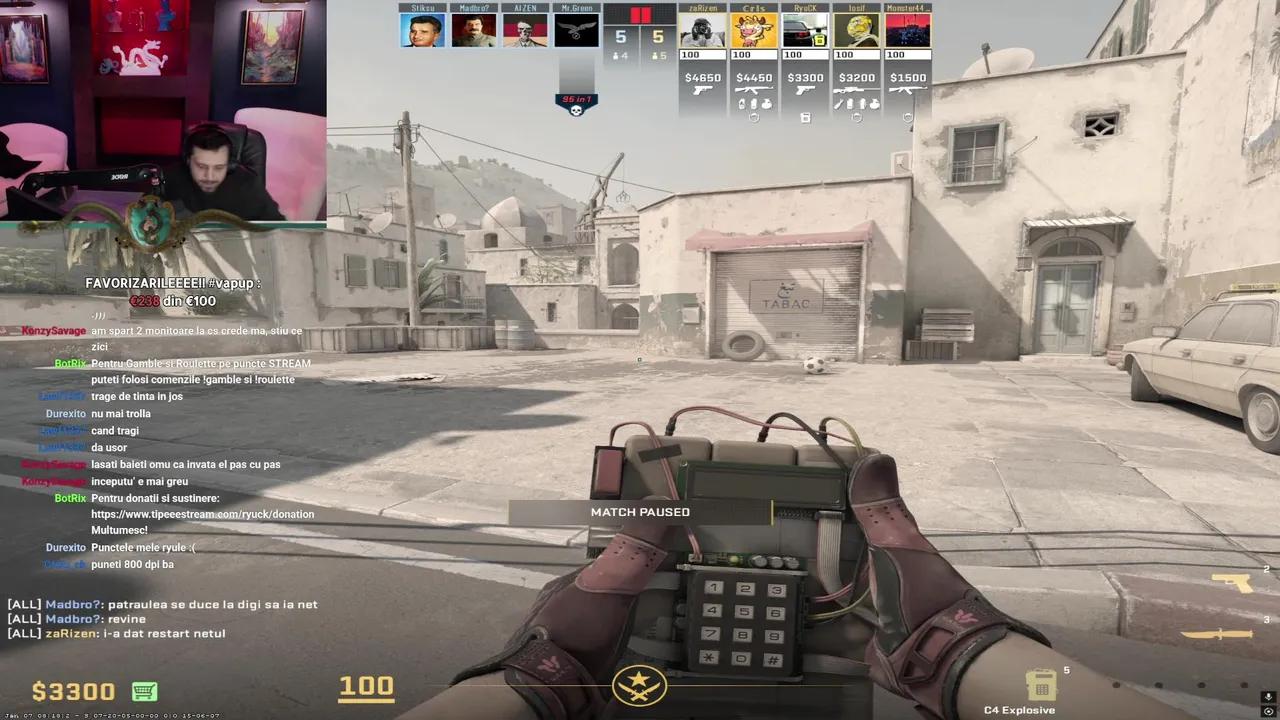
Task: Click Cr1s's AK-47 rifle icon
Action: pyautogui.click(x=754, y=90)
